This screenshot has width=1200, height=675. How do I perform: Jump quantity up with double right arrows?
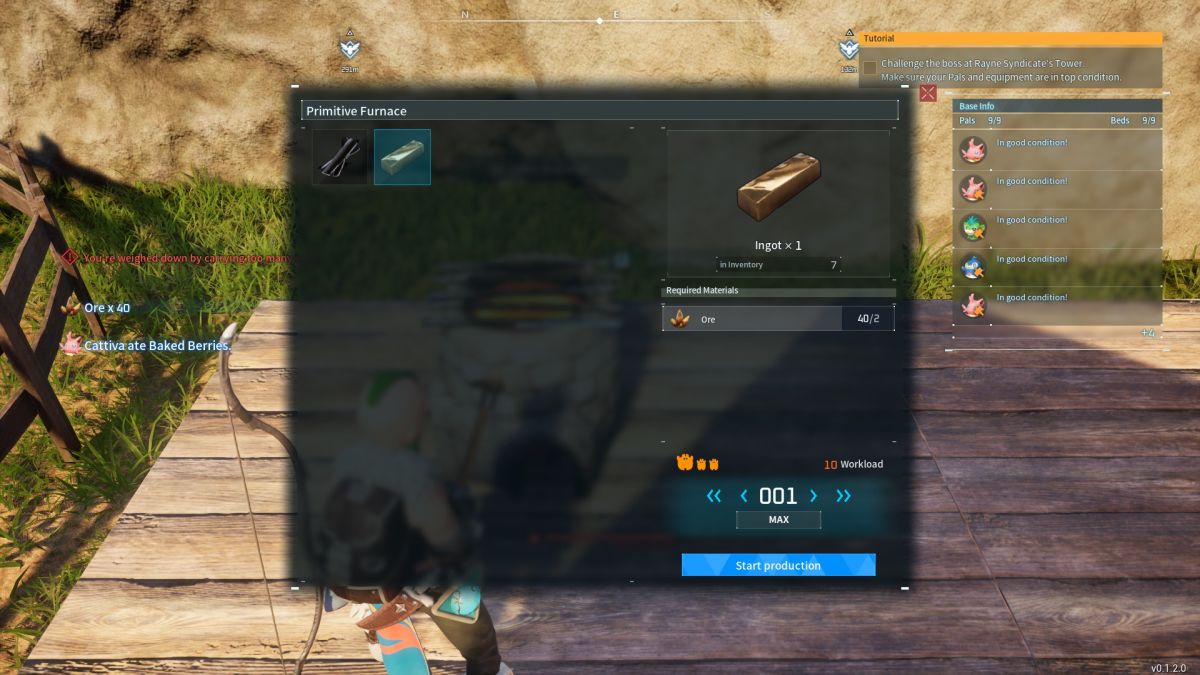843,495
